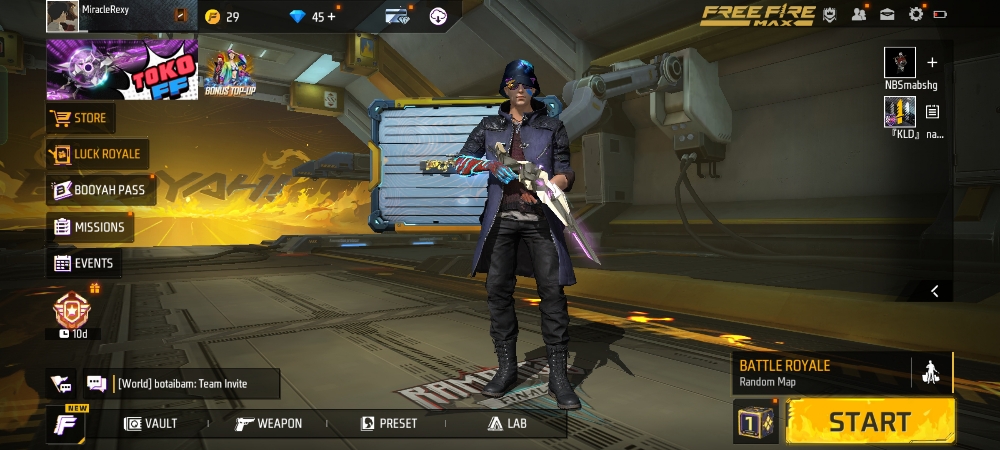Open the Bonus Top-Up offer
The image size is (1000, 450).
[x=229, y=71]
